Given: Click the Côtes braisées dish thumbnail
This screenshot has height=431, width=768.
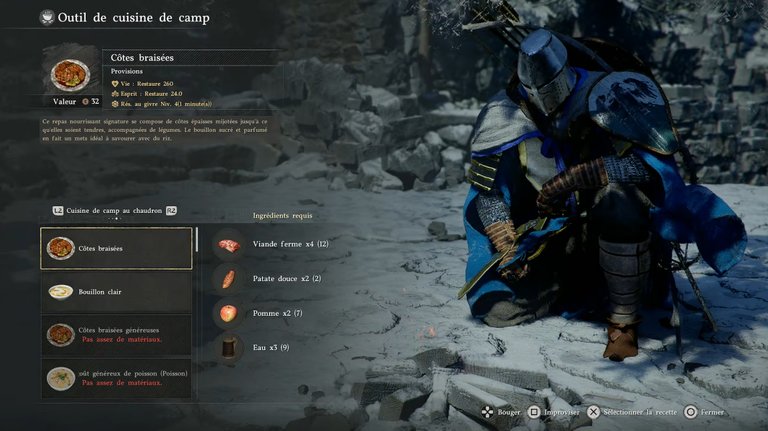Looking at the screenshot, I should [x=70, y=71].
